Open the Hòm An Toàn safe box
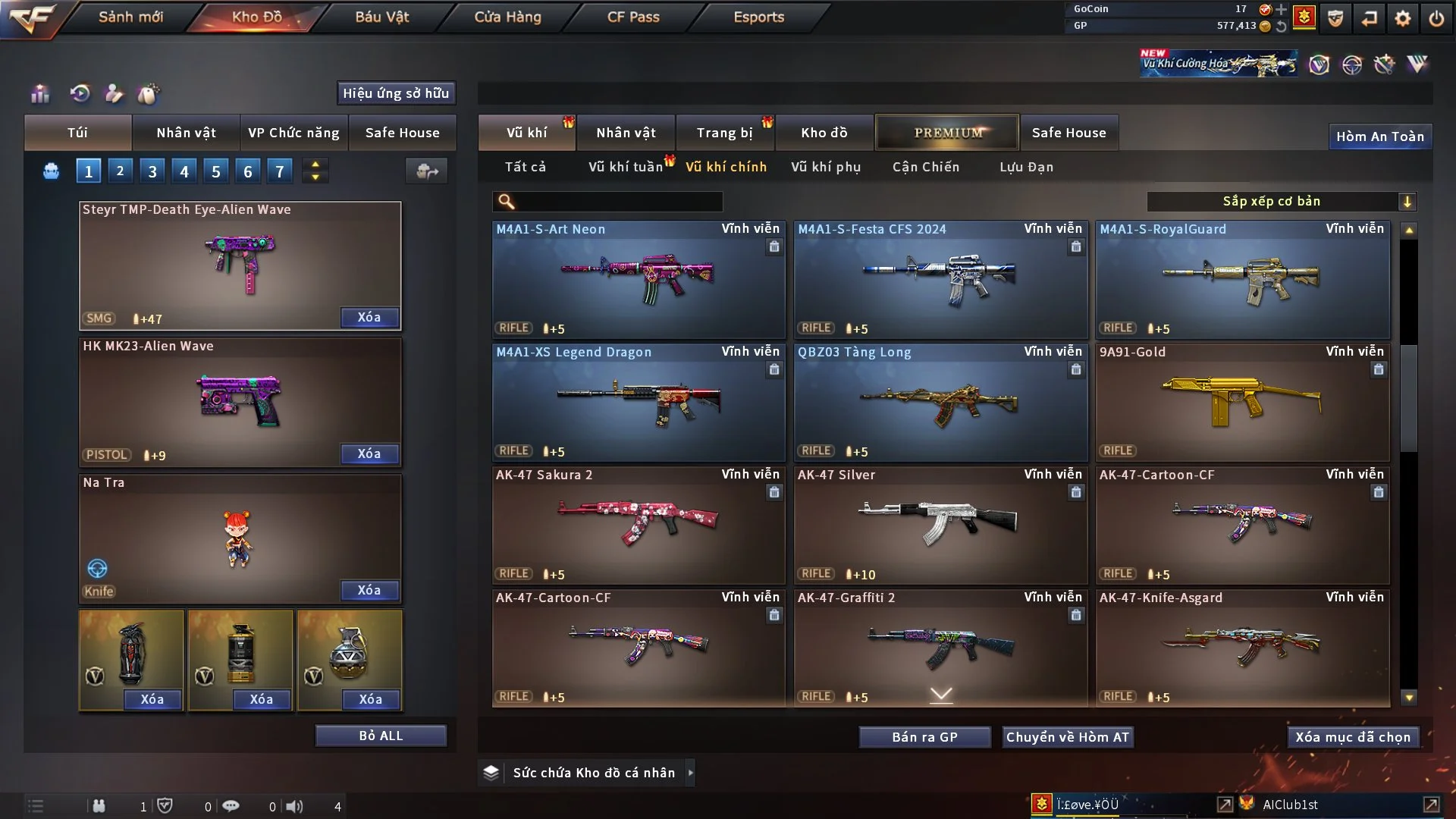Screen dimensions: 1456x819 1379,136
